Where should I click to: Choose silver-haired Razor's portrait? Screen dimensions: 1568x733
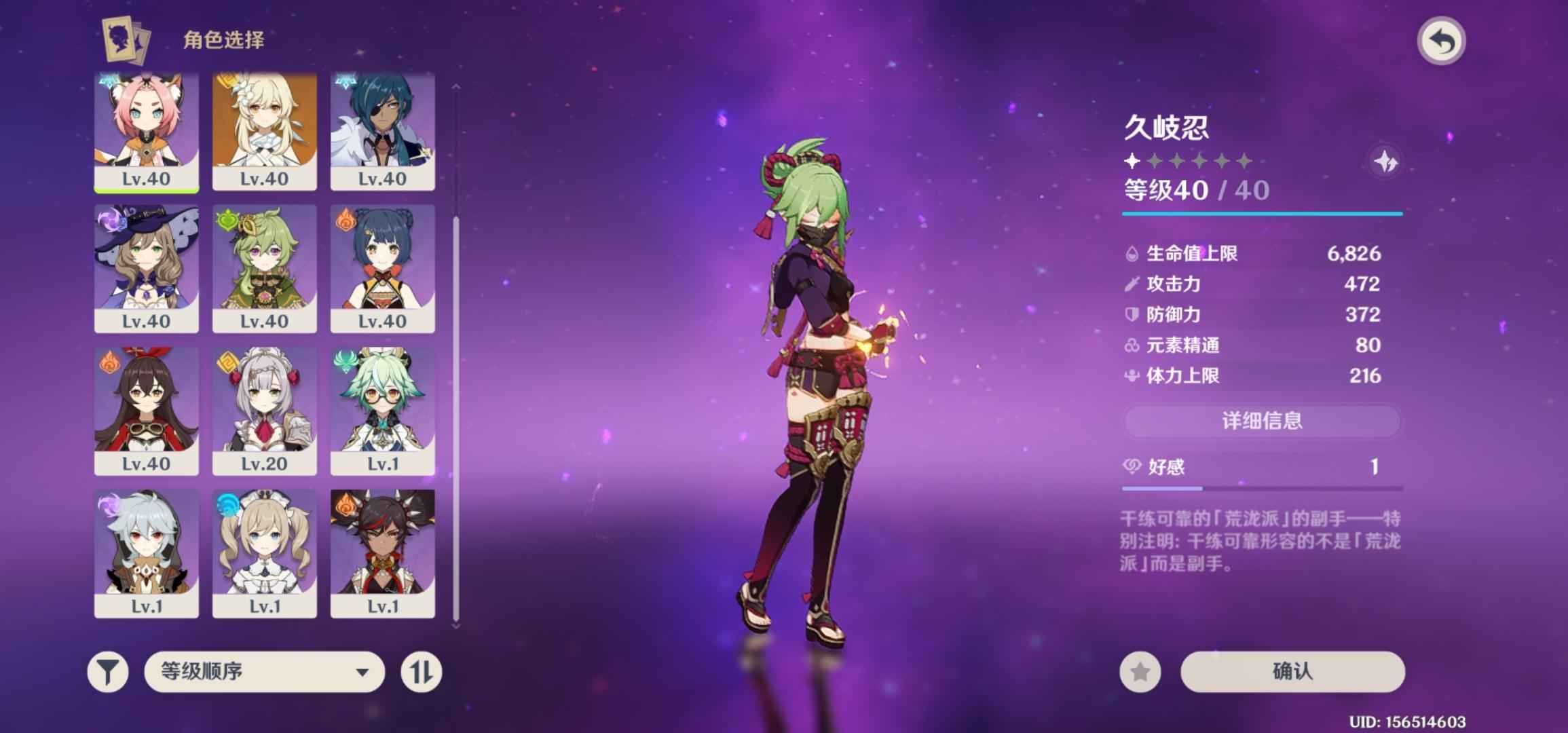tap(147, 554)
